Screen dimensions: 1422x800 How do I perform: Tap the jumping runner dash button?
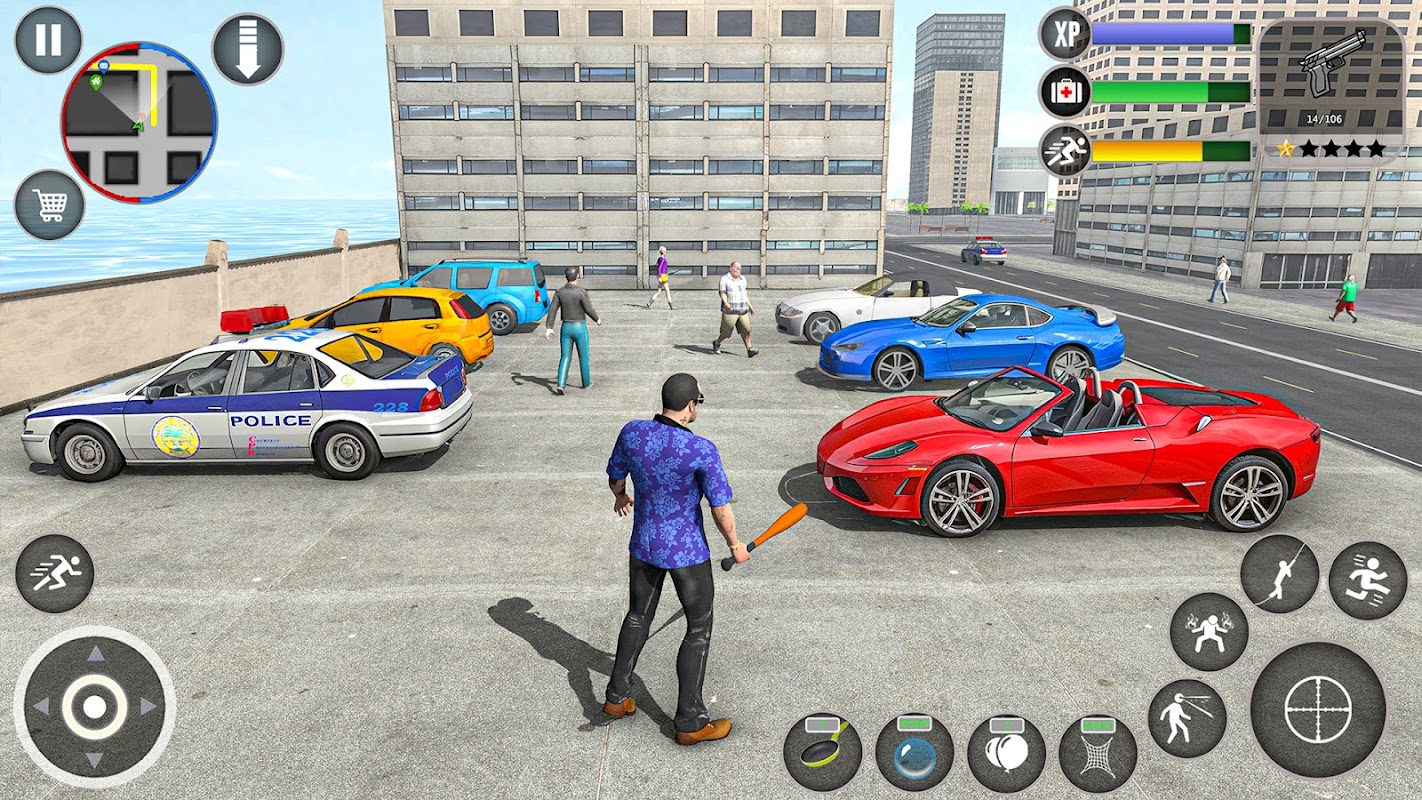(1367, 580)
